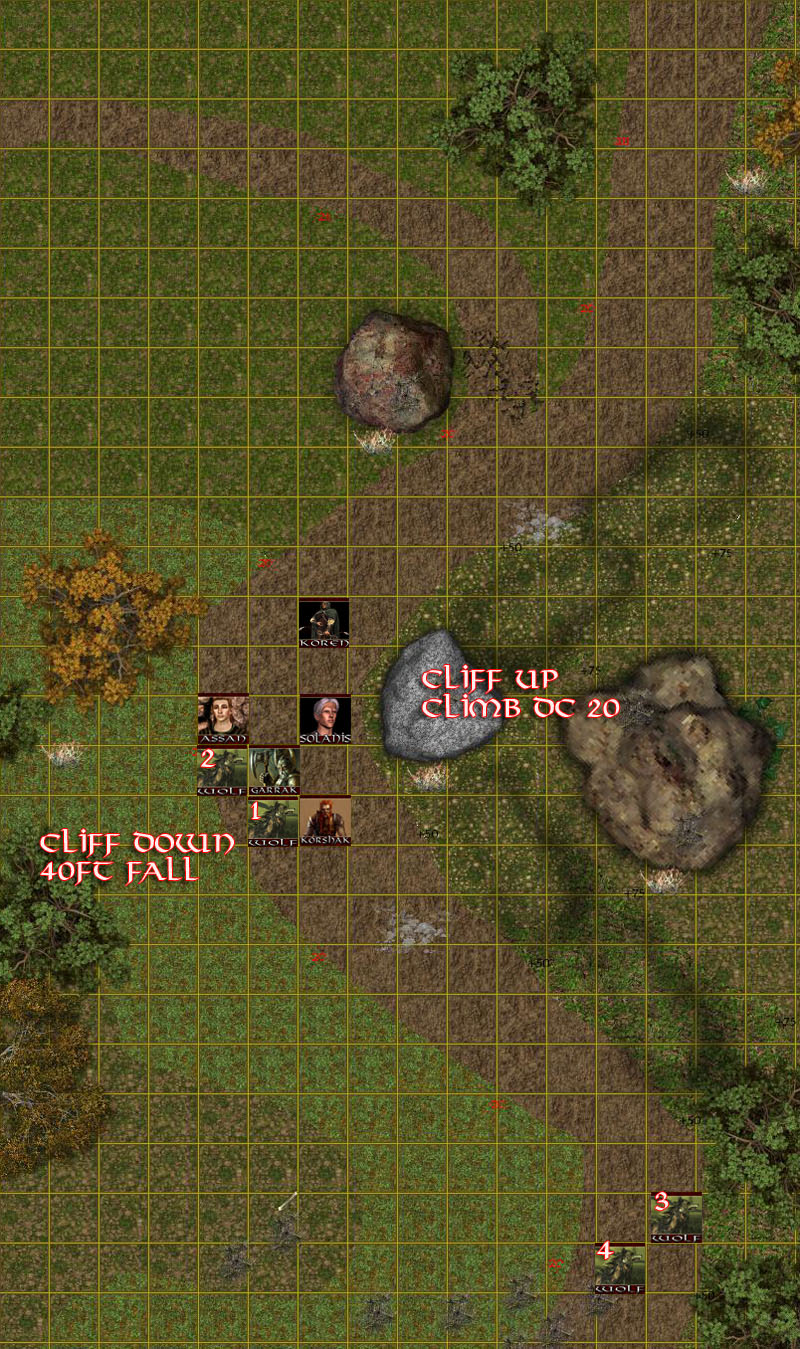Select the Assan character token
This screenshot has height=1349, width=800.
tap(223, 719)
